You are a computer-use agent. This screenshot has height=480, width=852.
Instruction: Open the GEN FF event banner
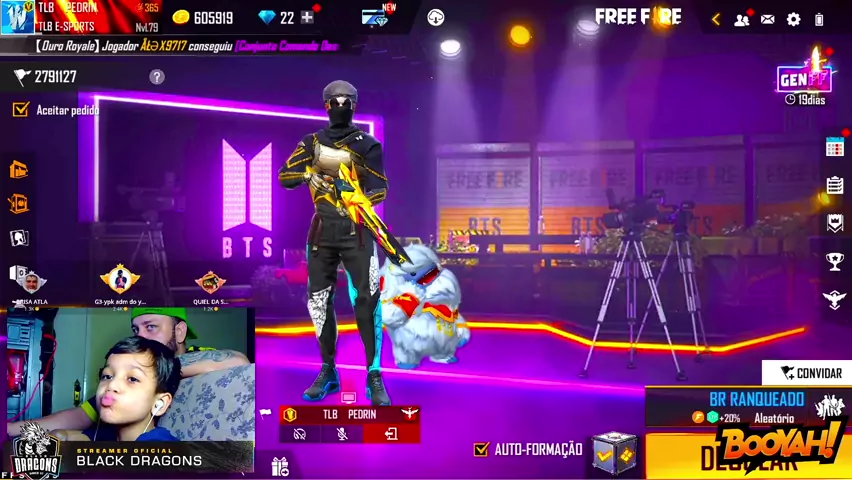tap(804, 78)
